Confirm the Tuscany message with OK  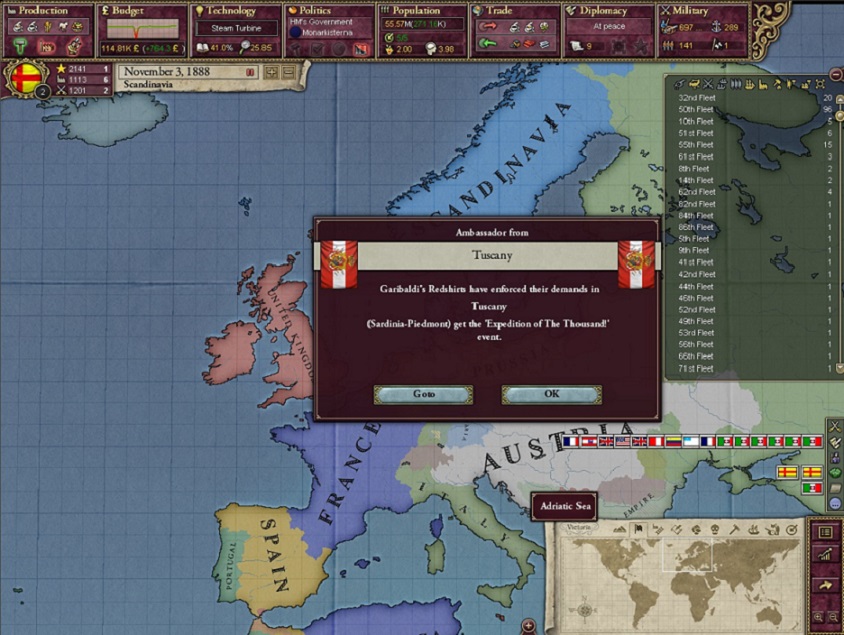(551, 394)
